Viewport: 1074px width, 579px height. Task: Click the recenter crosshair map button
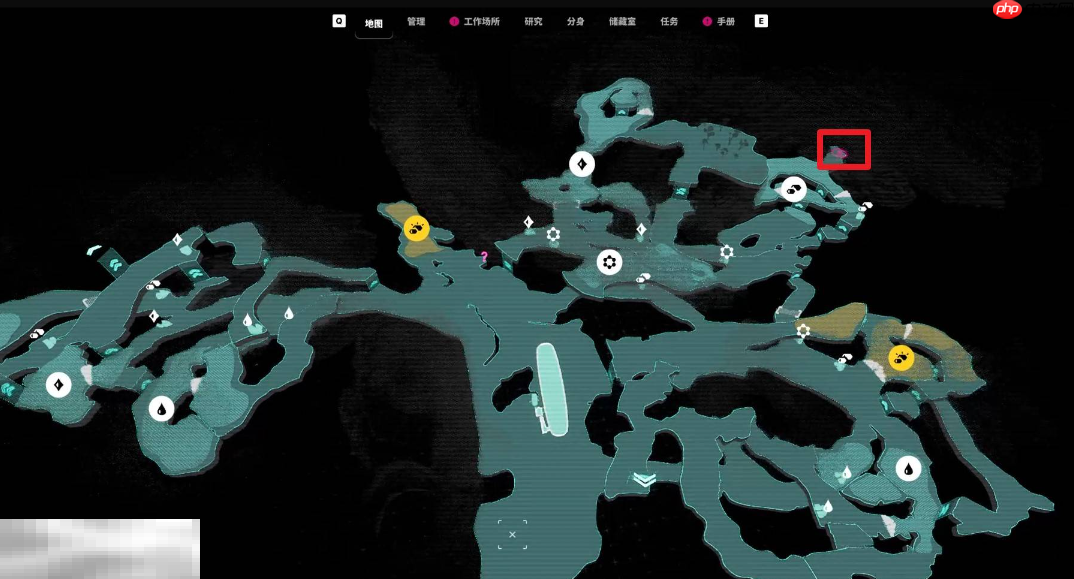click(x=512, y=534)
